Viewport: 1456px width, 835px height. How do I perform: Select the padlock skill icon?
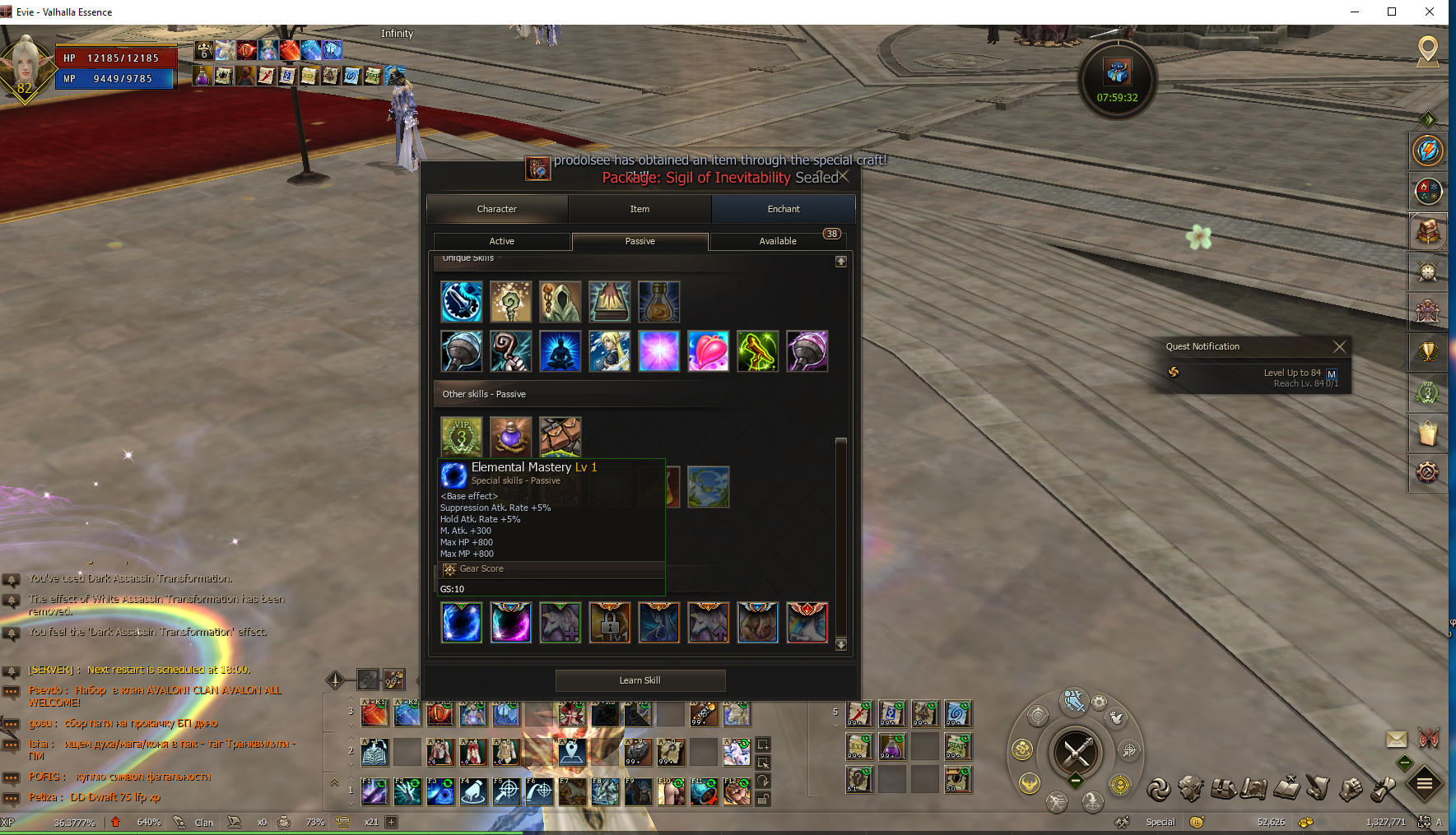click(610, 623)
